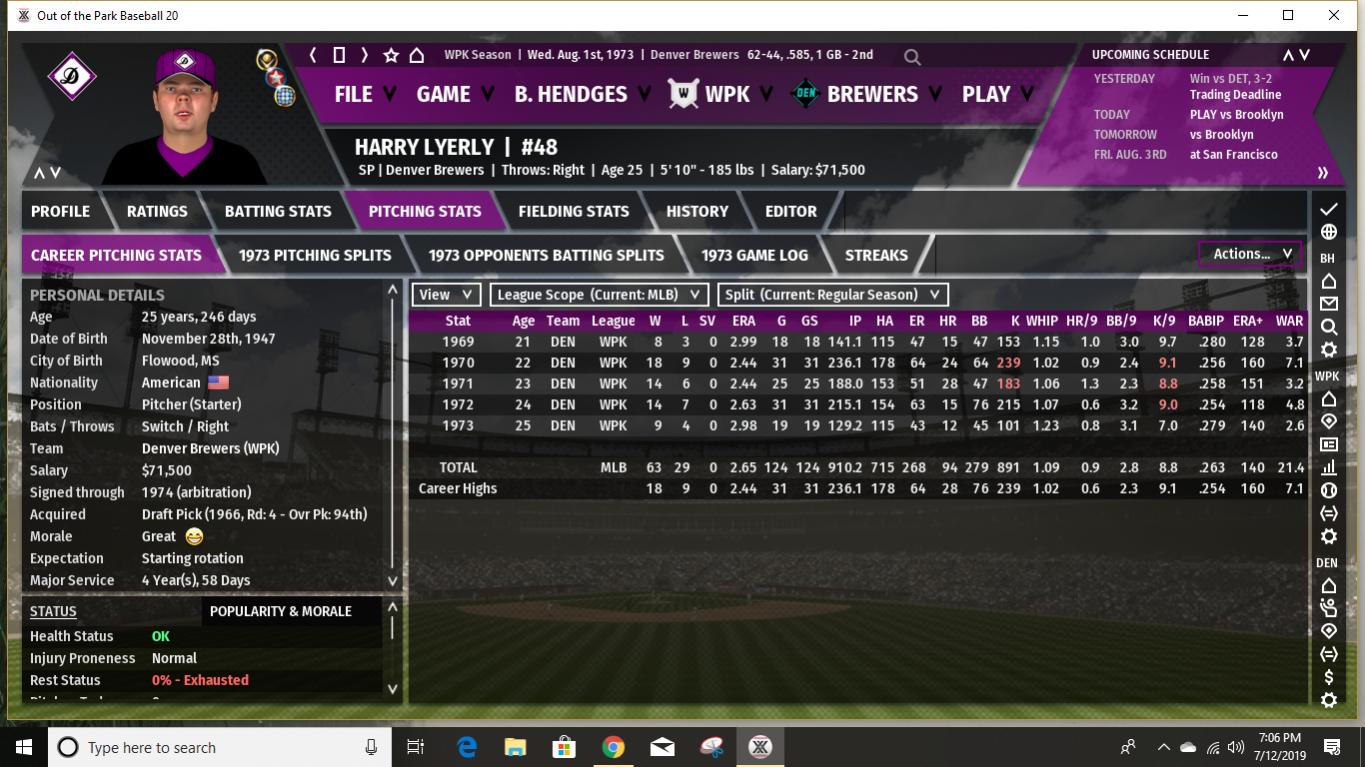Open the 1973 GAME LOG tab
Image resolution: width=1365 pixels, height=767 pixels.
(x=754, y=255)
